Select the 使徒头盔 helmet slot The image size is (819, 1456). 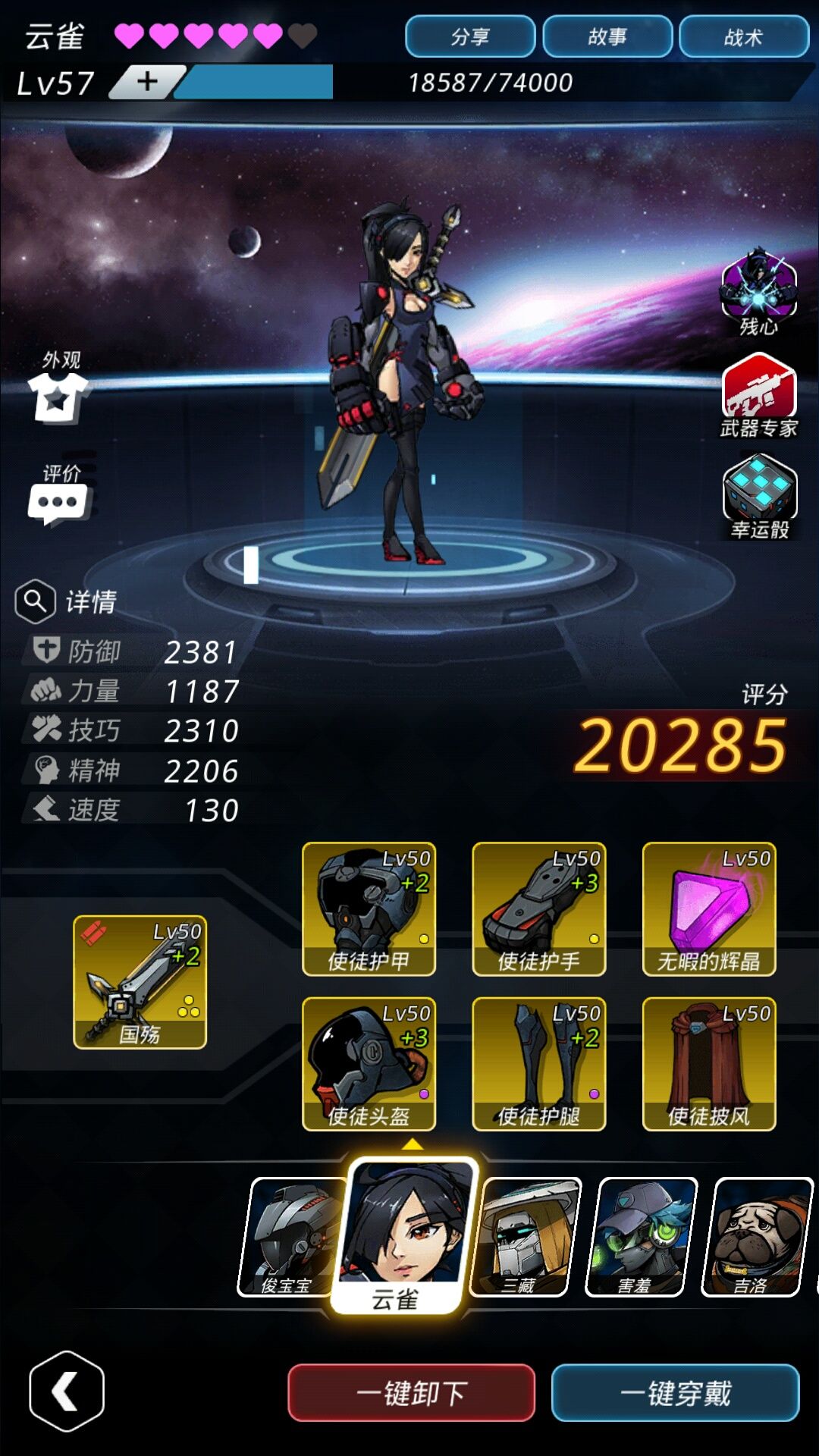[369, 1063]
